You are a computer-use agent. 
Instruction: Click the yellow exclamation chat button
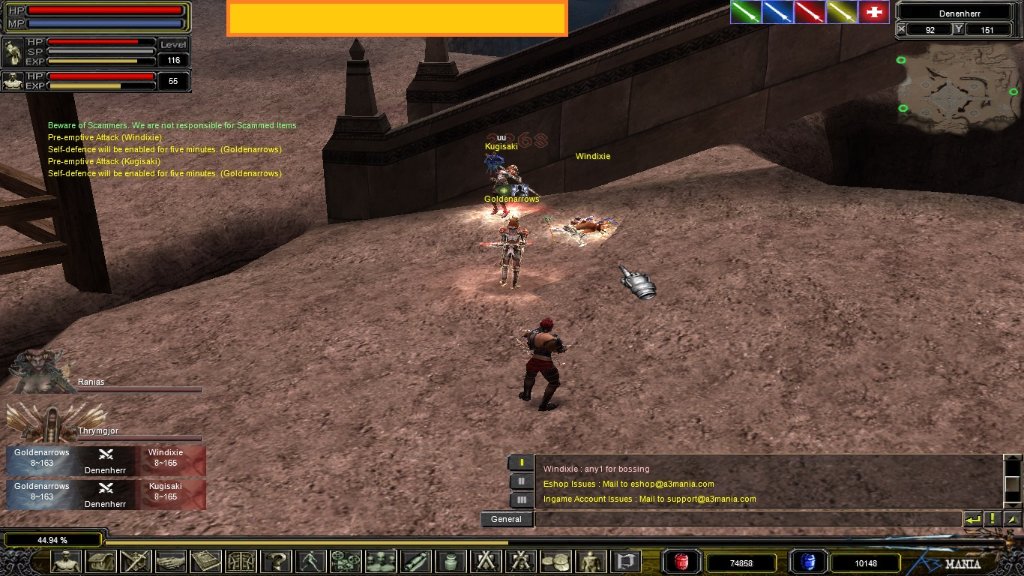click(992, 519)
